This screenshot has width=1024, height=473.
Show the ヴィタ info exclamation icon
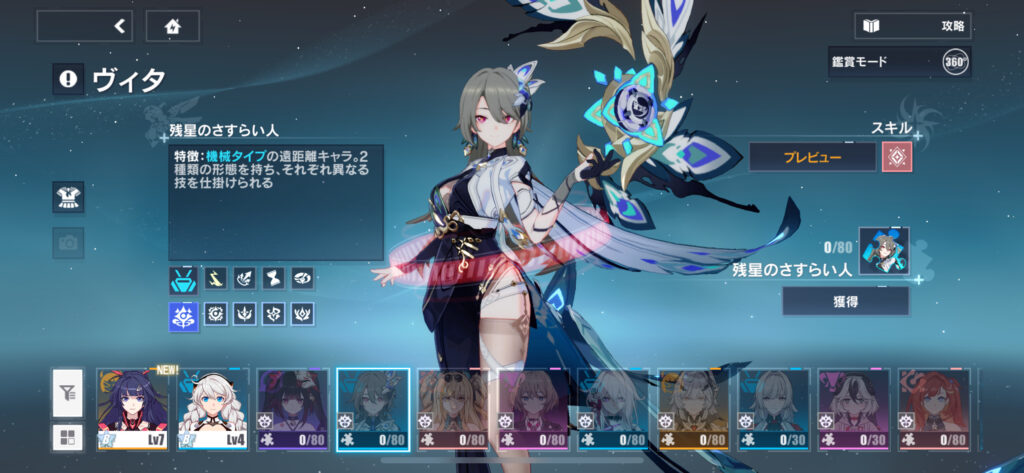click(x=68, y=80)
